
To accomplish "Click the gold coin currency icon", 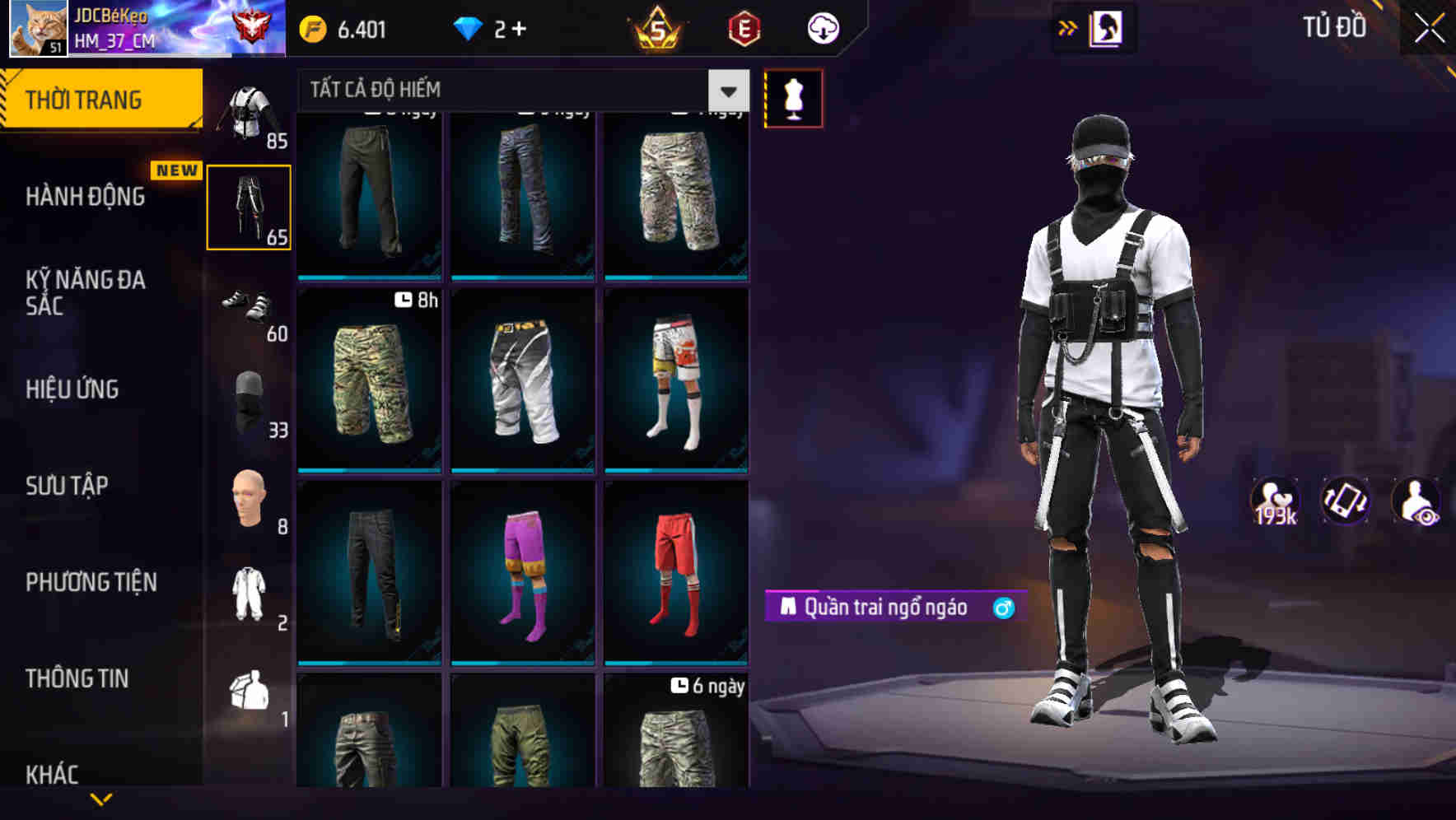I will 311,27.
